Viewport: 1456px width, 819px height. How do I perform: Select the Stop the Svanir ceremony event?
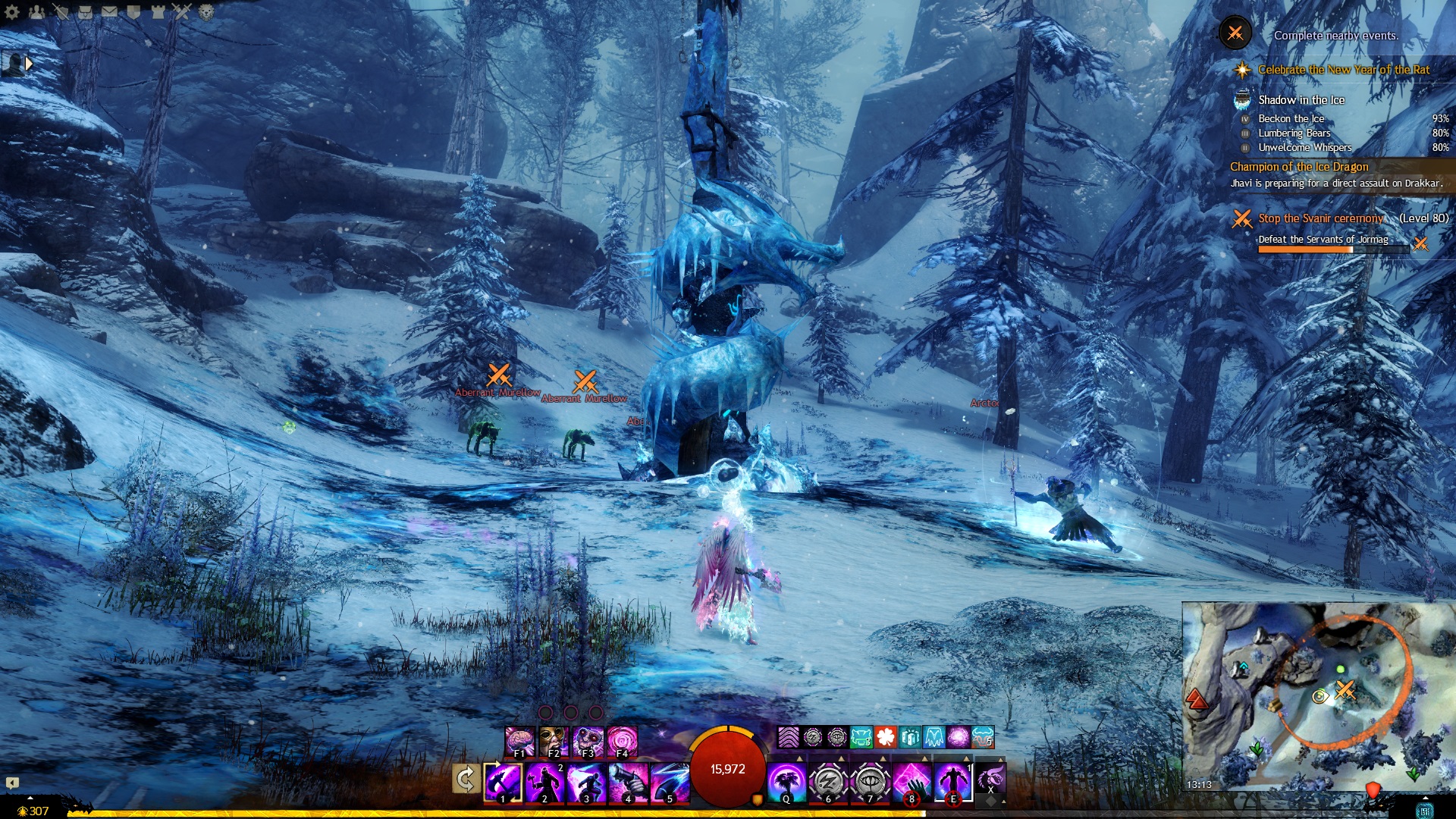(1320, 218)
